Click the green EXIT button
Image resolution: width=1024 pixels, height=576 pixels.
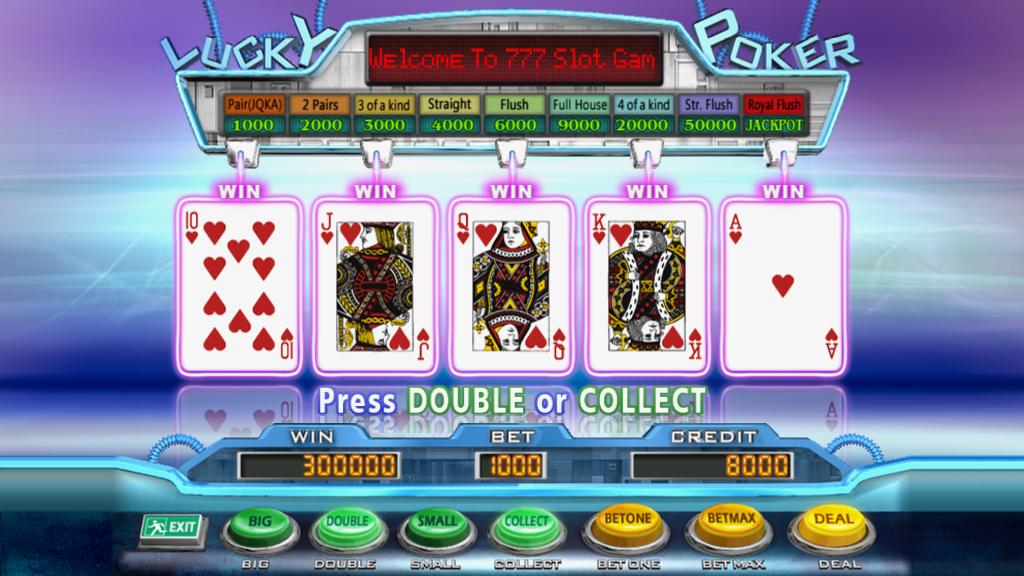point(169,526)
